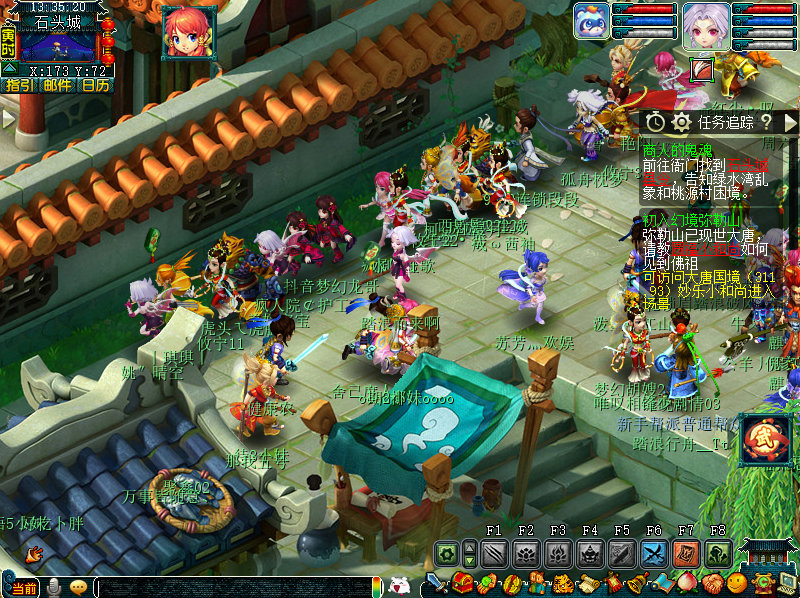Use the F7 orange scroll skill

click(x=686, y=553)
